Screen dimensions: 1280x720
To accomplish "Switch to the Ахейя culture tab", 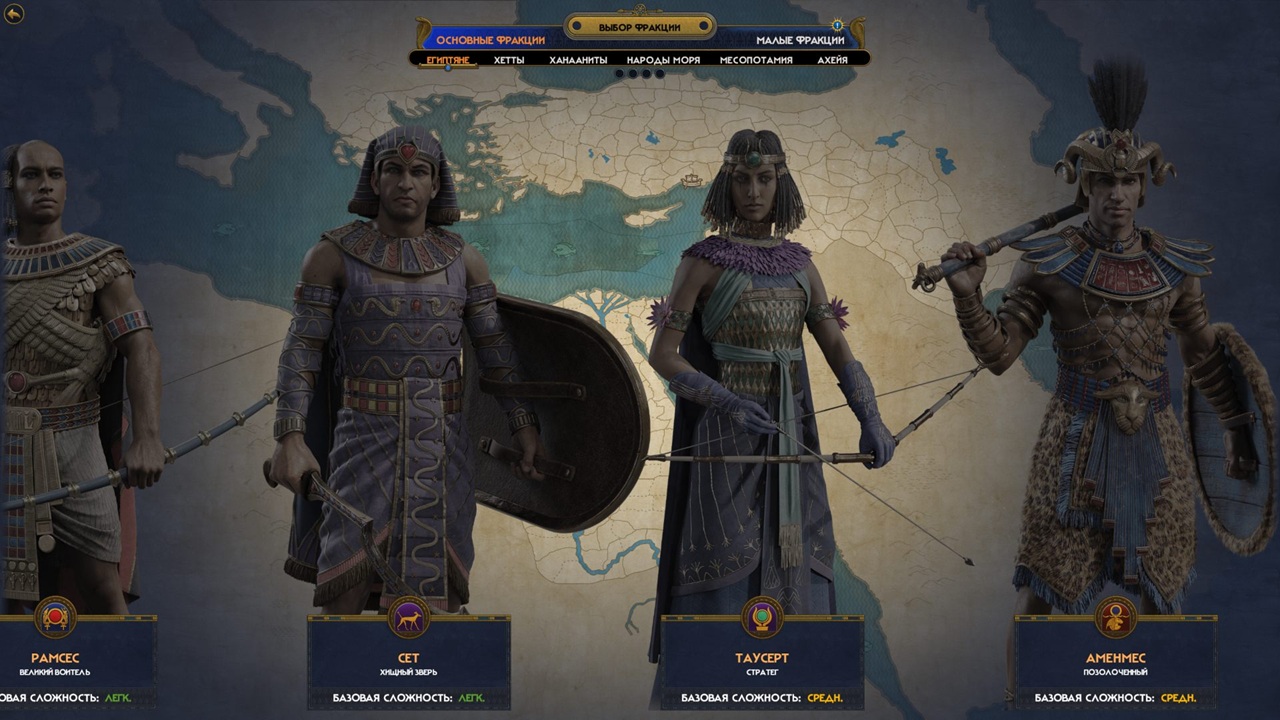I will (x=832, y=60).
